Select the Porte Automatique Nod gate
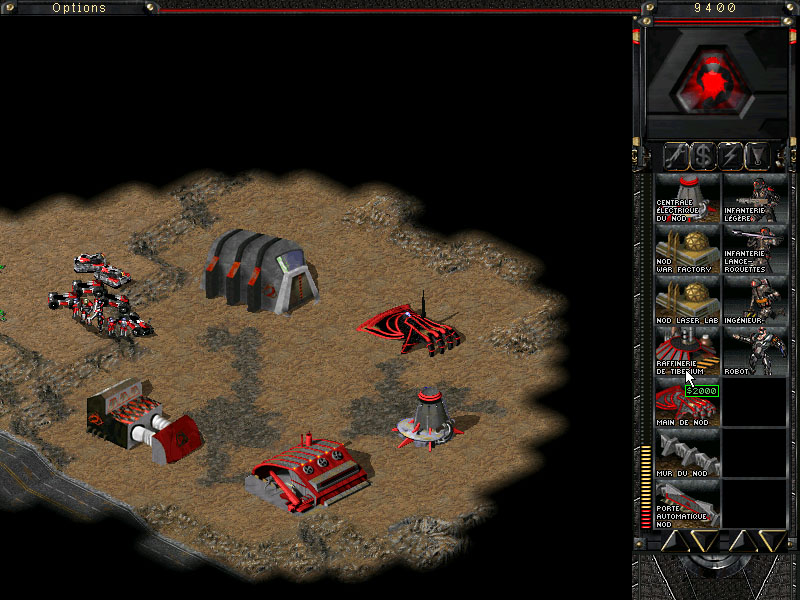Viewport: 800px width, 600px height. pos(687,505)
